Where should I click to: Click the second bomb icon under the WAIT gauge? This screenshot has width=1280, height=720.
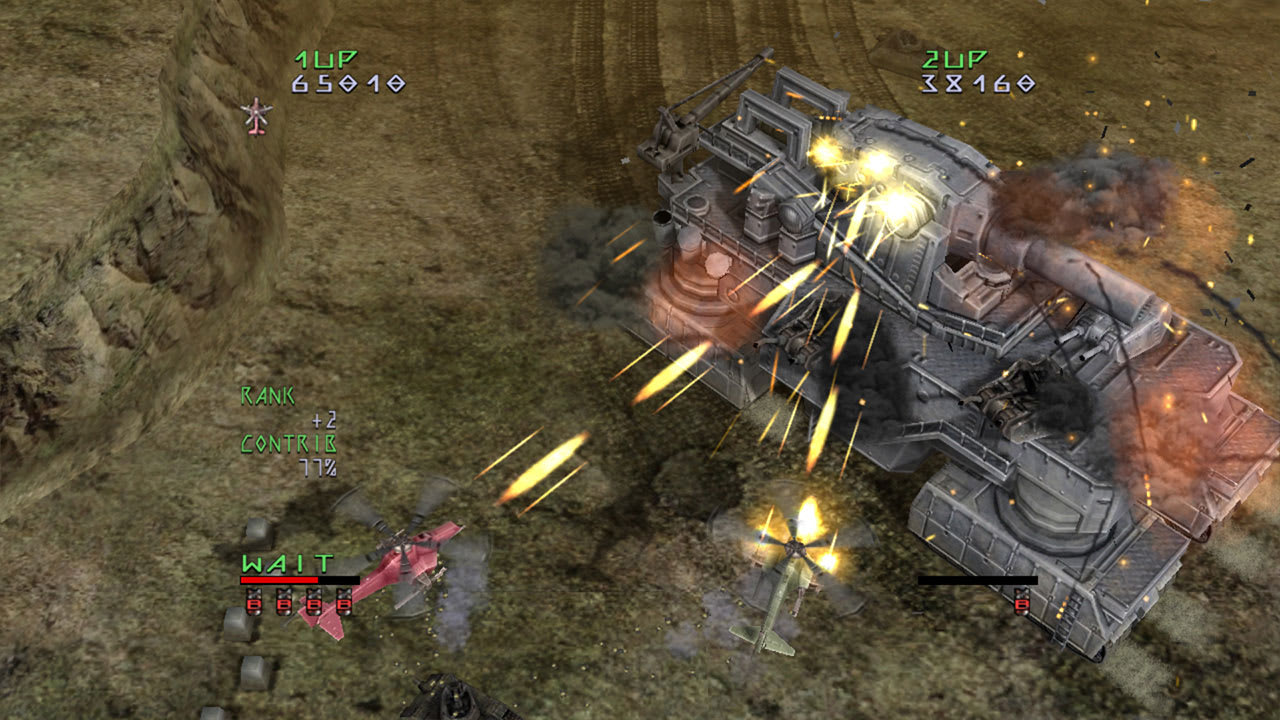[x=284, y=603]
